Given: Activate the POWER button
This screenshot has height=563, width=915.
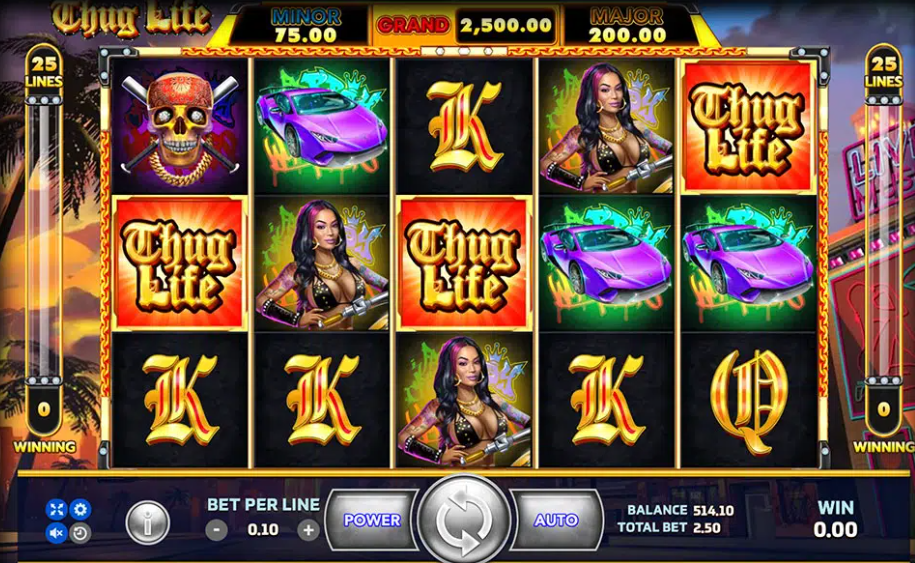Looking at the screenshot, I should click(x=372, y=520).
